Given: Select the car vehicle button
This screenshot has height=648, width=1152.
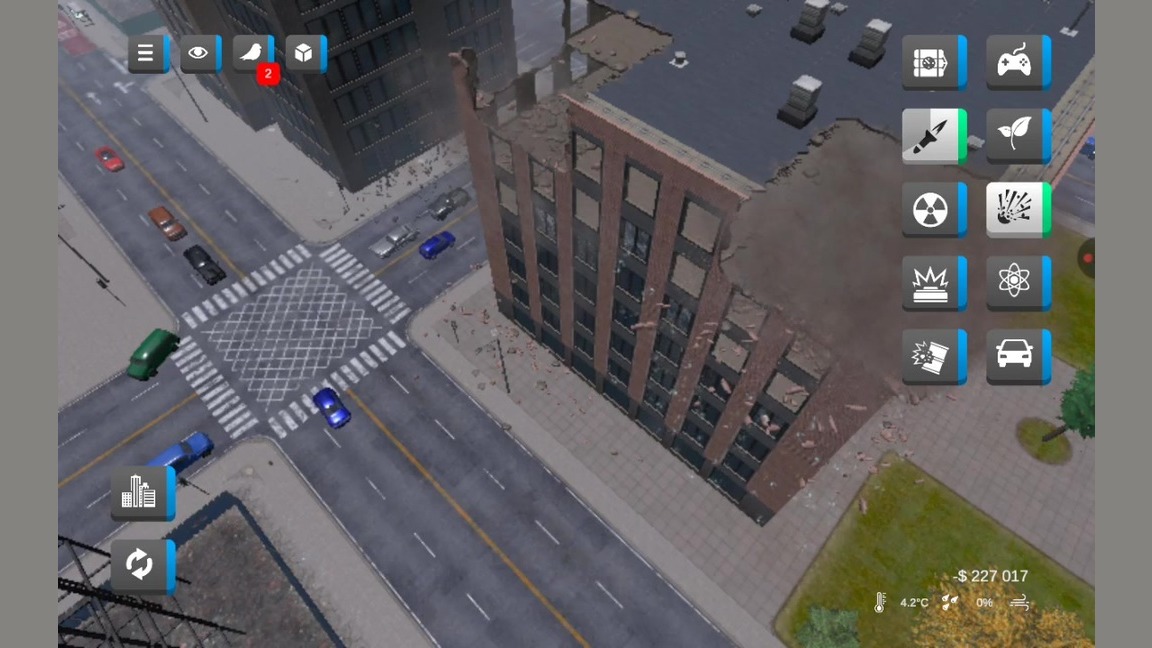Looking at the screenshot, I should (1015, 357).
